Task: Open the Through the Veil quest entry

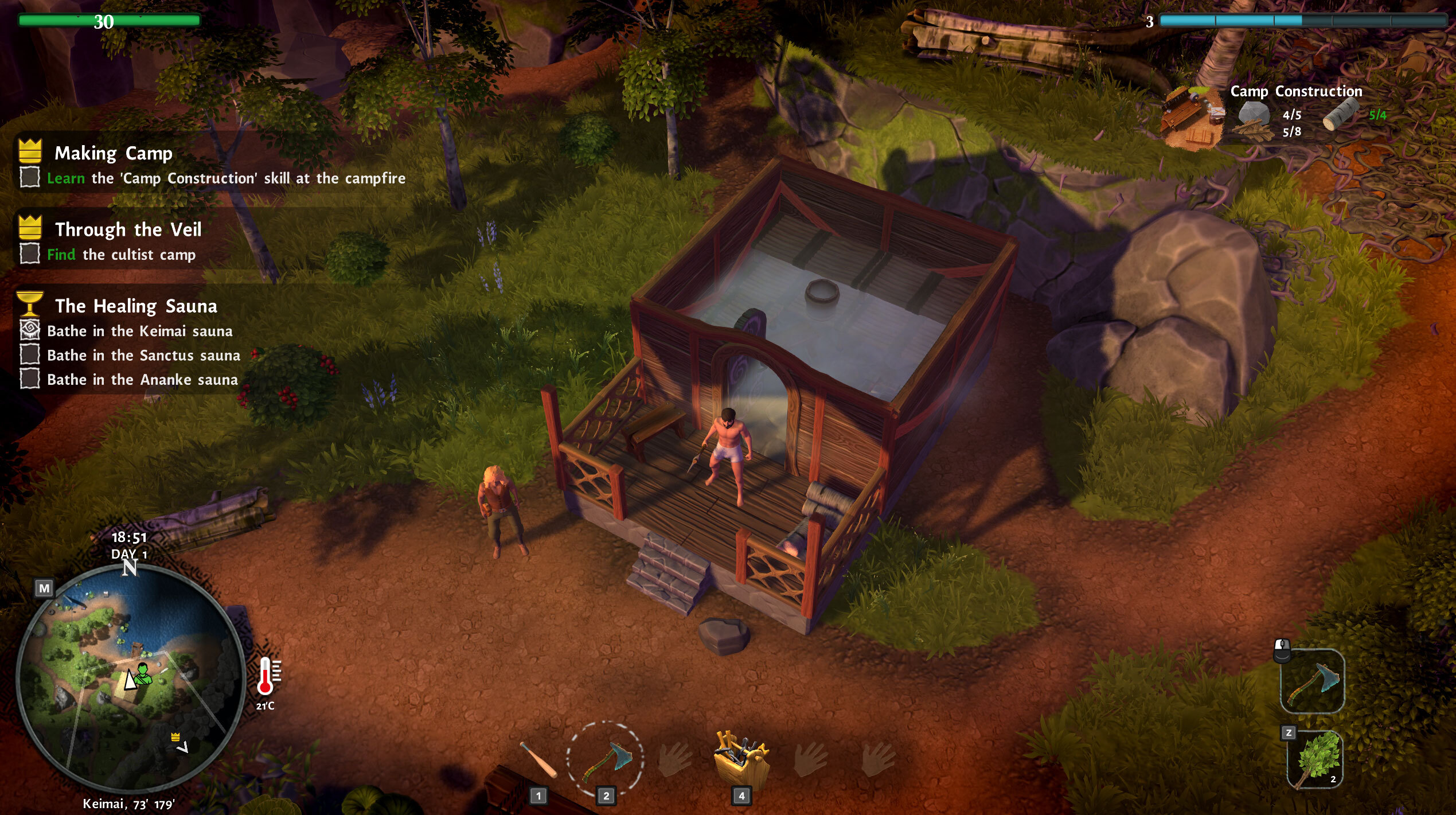Action: (128, 229)
